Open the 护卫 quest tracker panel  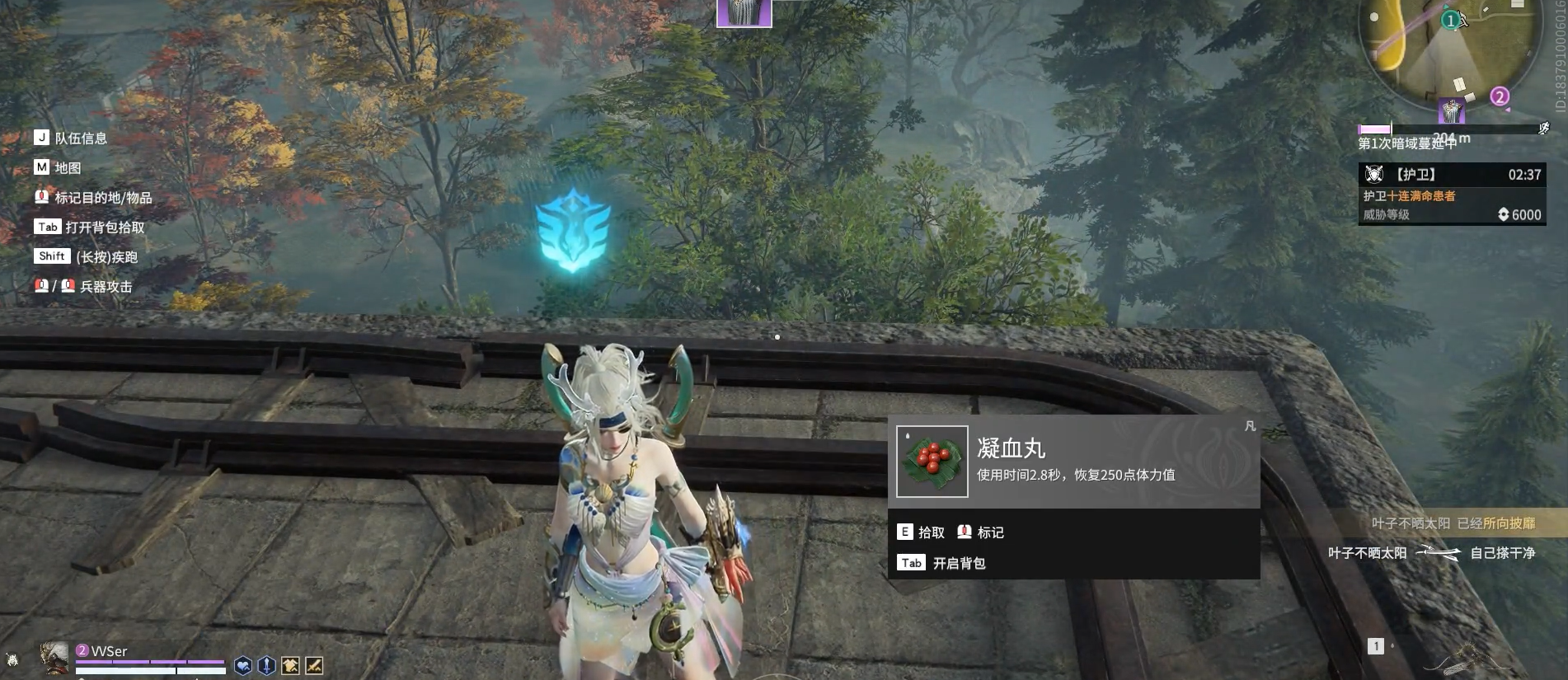[1452, 194]
